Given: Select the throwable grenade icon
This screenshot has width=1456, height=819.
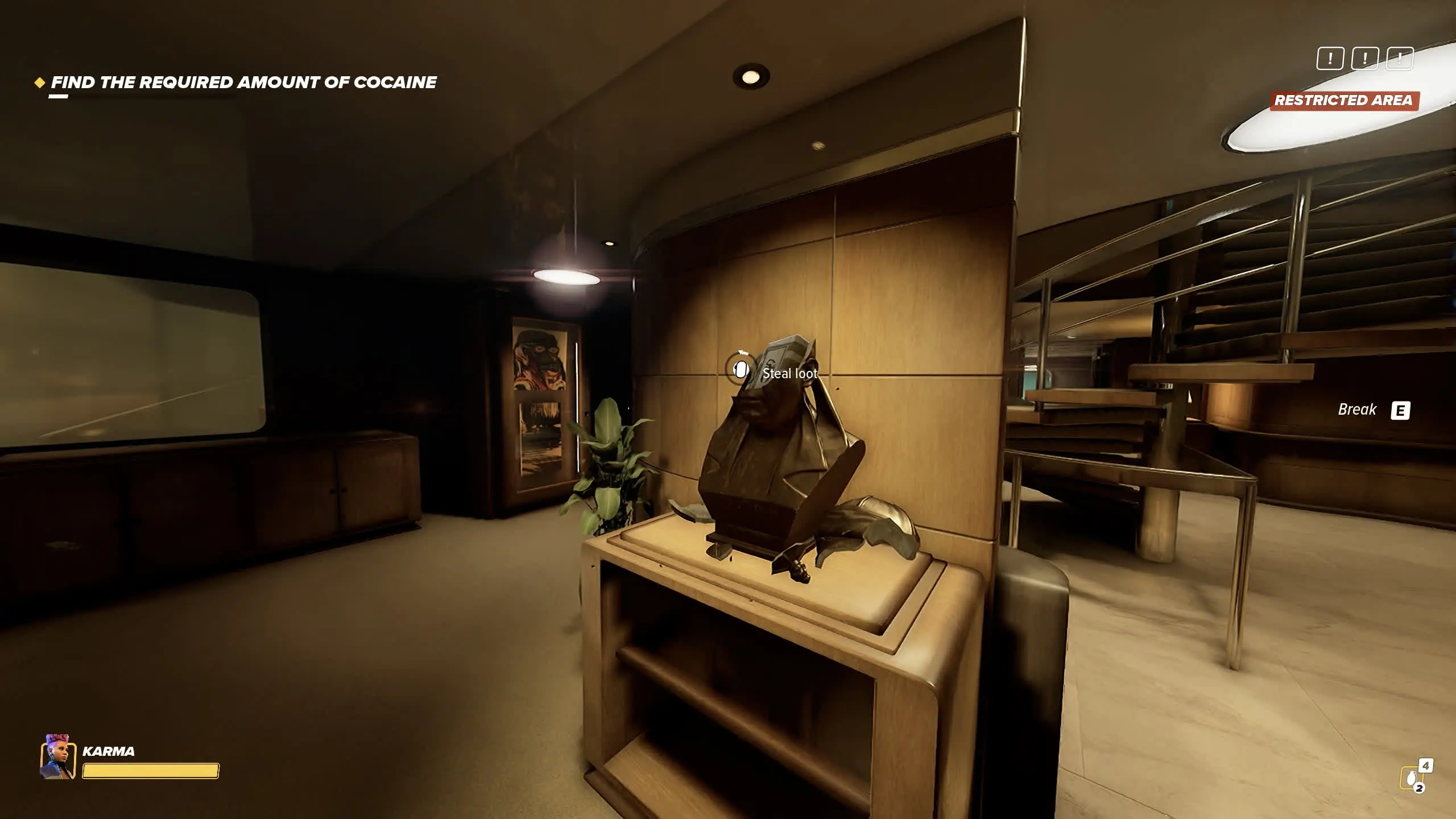Looking at the screenshot, I should pos(1411,778).
